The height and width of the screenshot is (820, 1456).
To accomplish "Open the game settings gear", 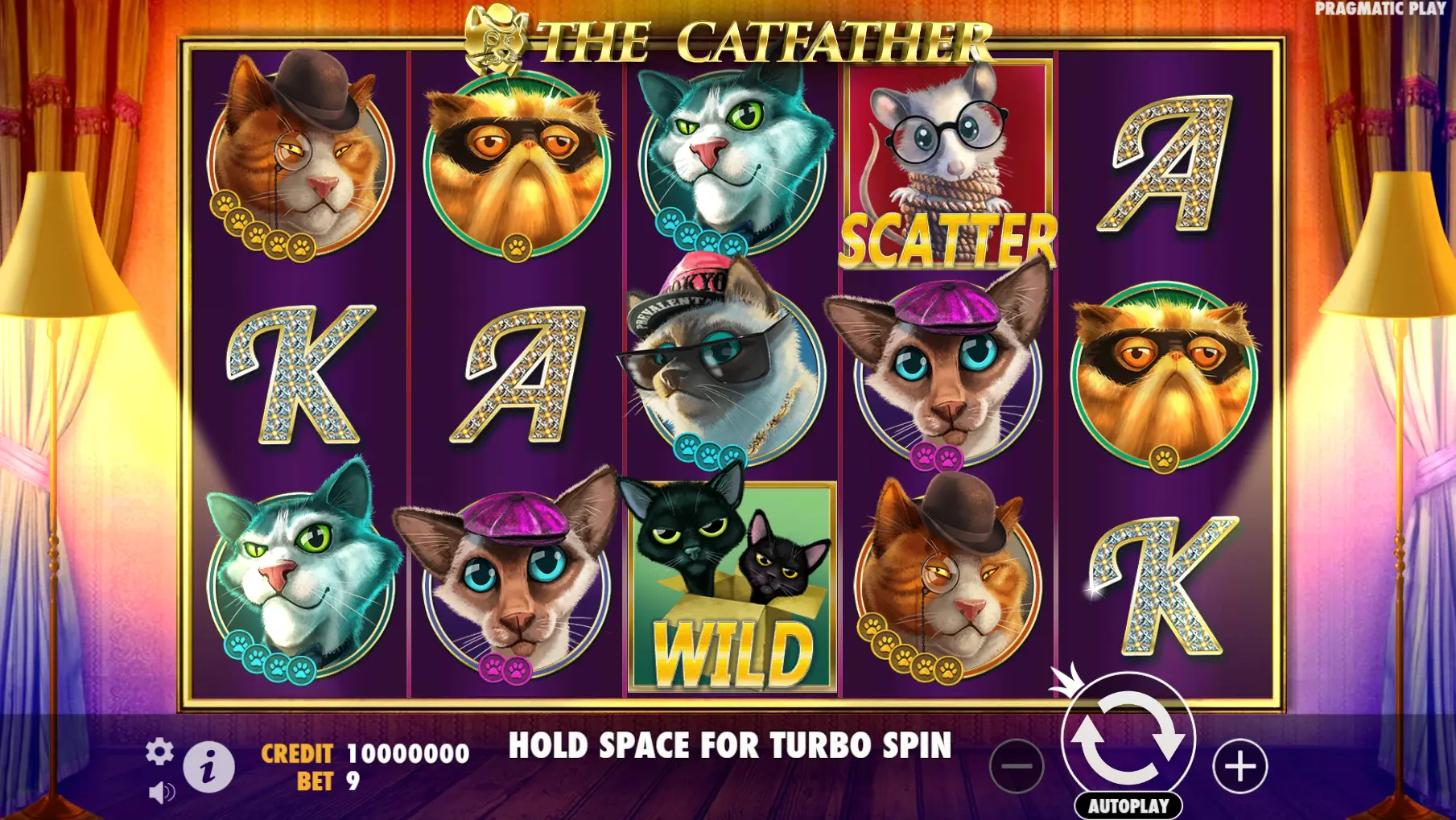I will click(x=161, y=752).
